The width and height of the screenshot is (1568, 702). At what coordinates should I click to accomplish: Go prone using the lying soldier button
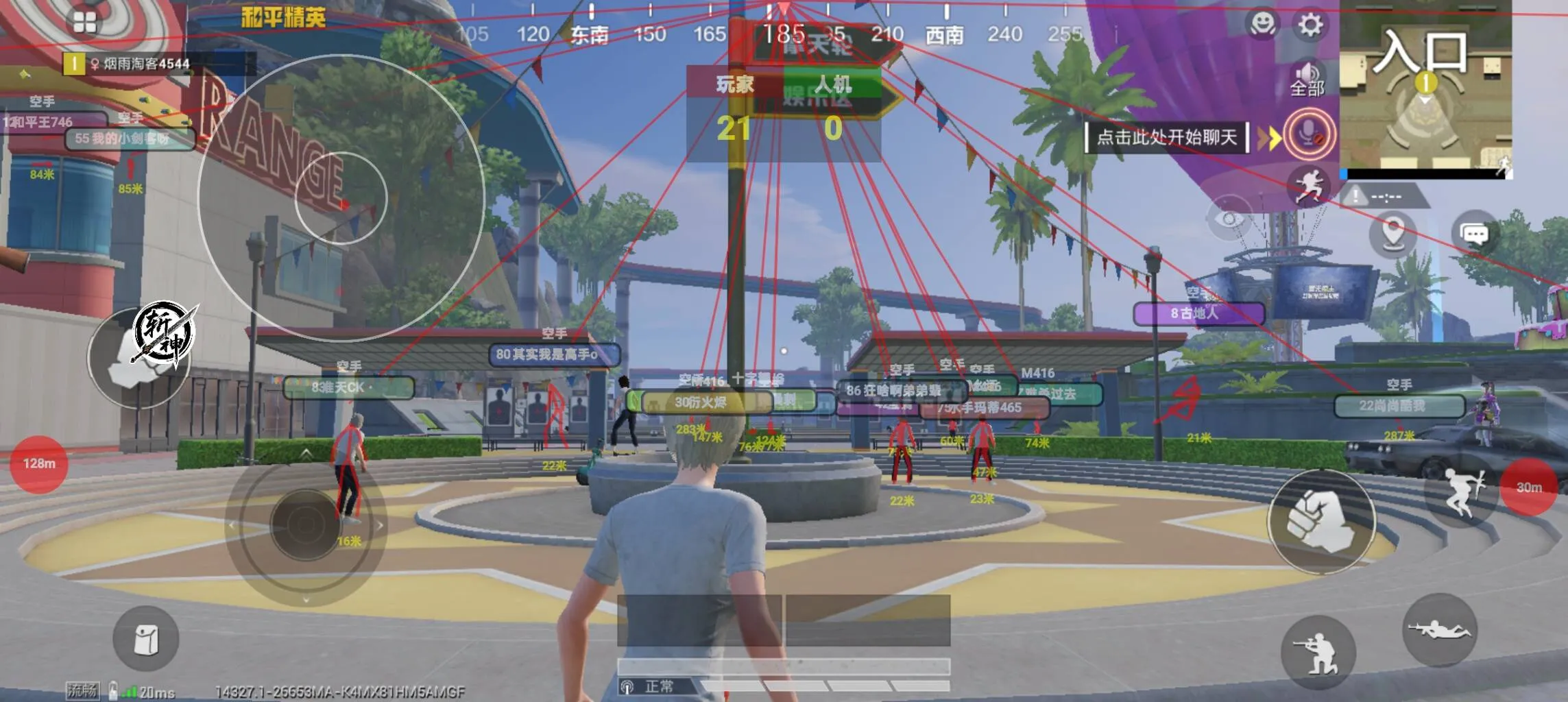click(x=1439, y=629)
